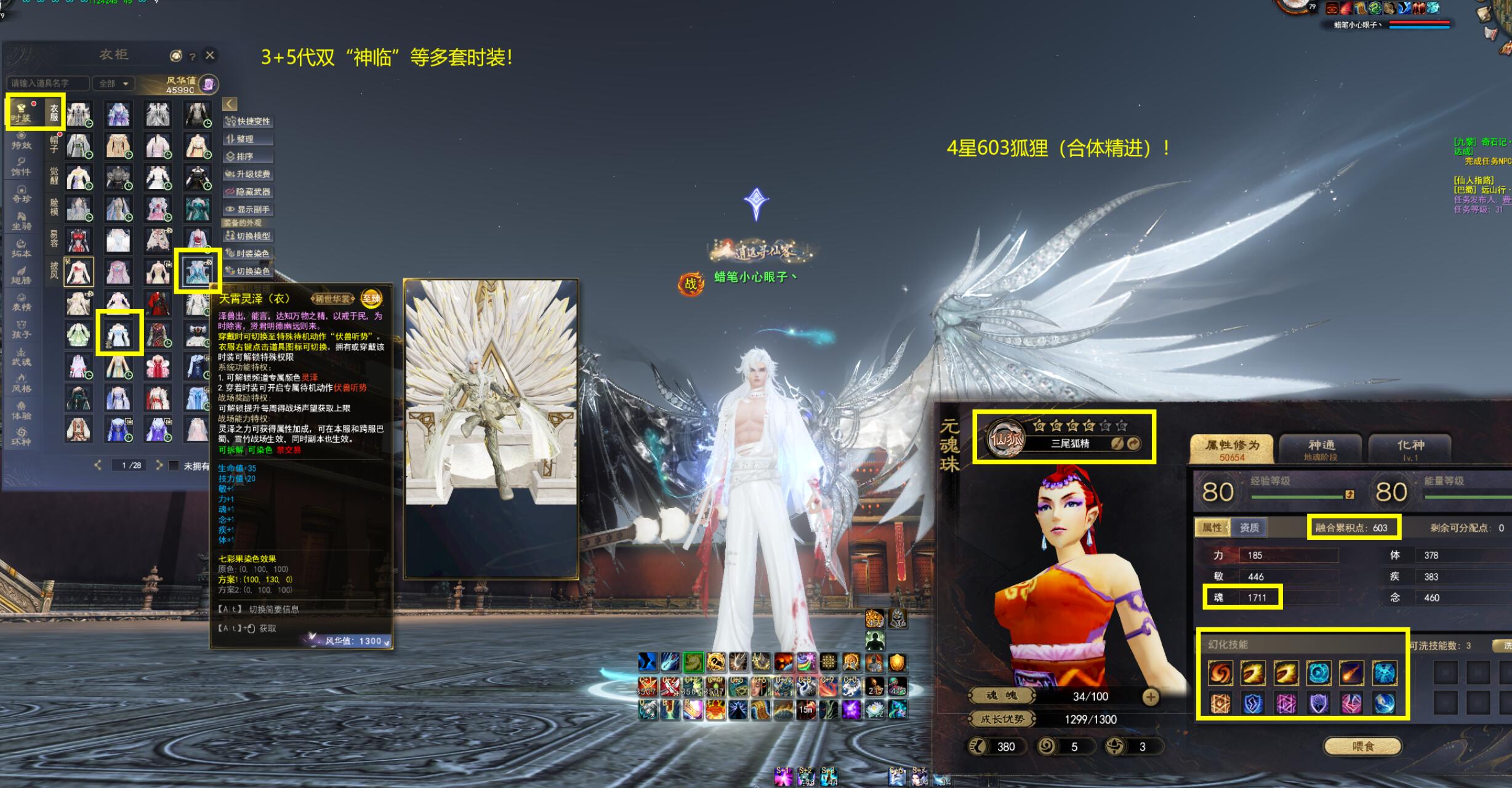The width and height of the screenshot is (1512, 788).
Task: Open the 全部 filter dropdown
Action: pos(114,83)
